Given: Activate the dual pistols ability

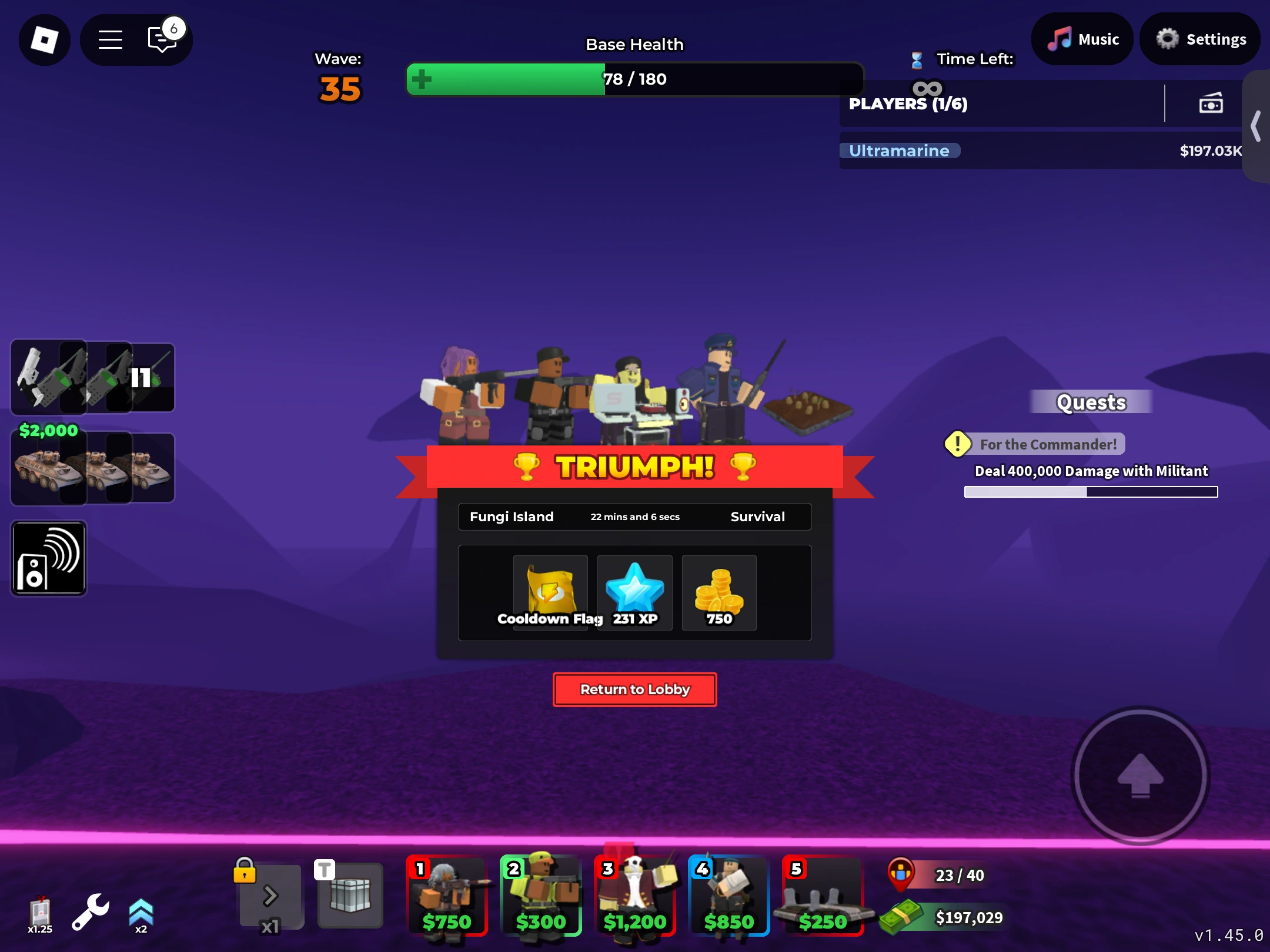Looking at the screenshot, I should (49, 377).
